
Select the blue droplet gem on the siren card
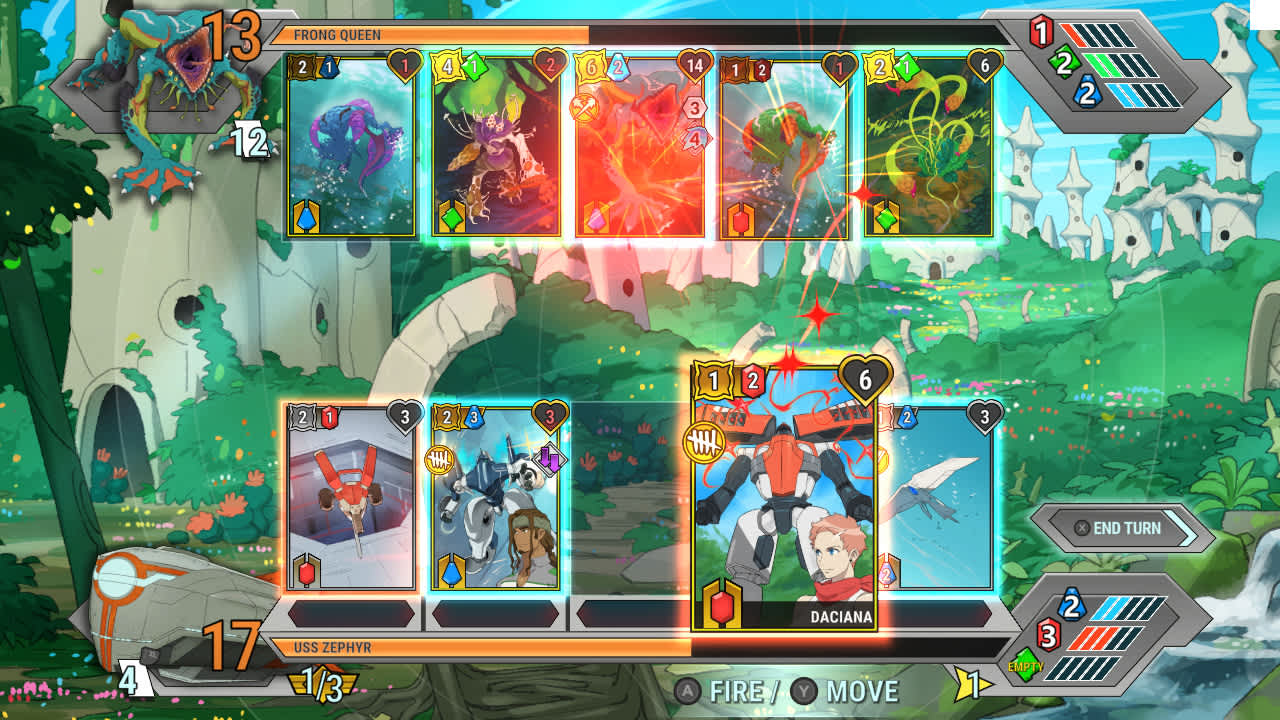coord(306,215)
